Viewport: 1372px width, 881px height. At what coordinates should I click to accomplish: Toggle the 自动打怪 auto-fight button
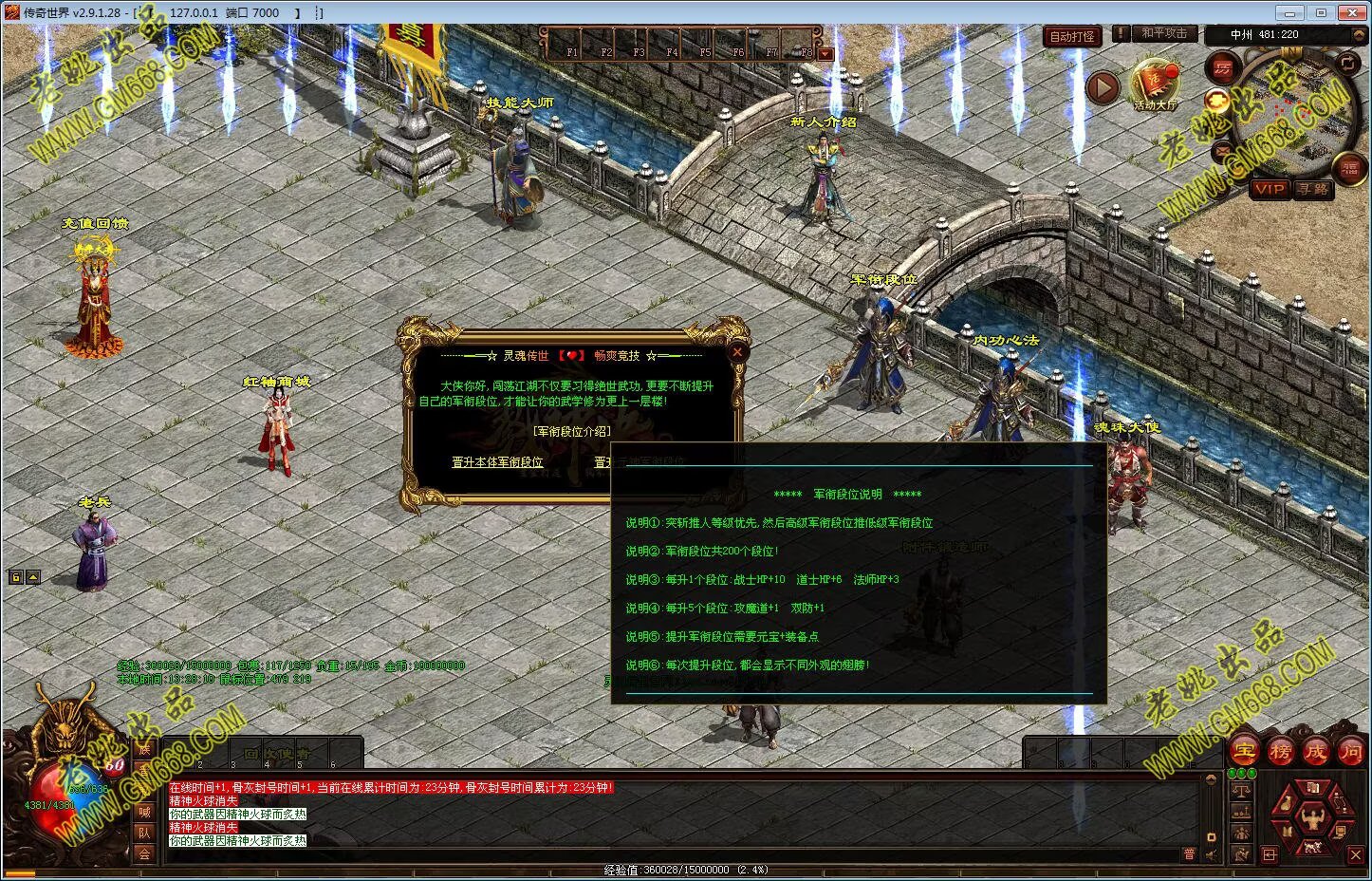click(1072, 37)
